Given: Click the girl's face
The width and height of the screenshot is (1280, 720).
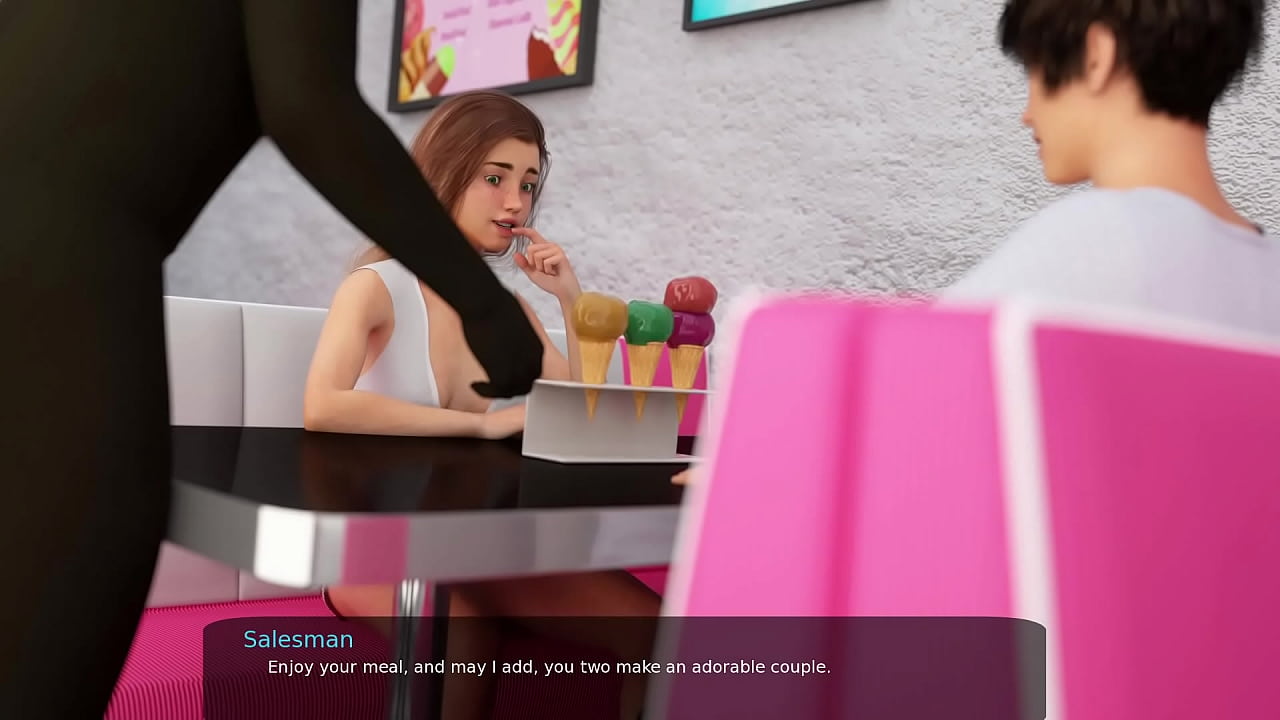Looking at the screenshot, I should click(x=500, y=190).
